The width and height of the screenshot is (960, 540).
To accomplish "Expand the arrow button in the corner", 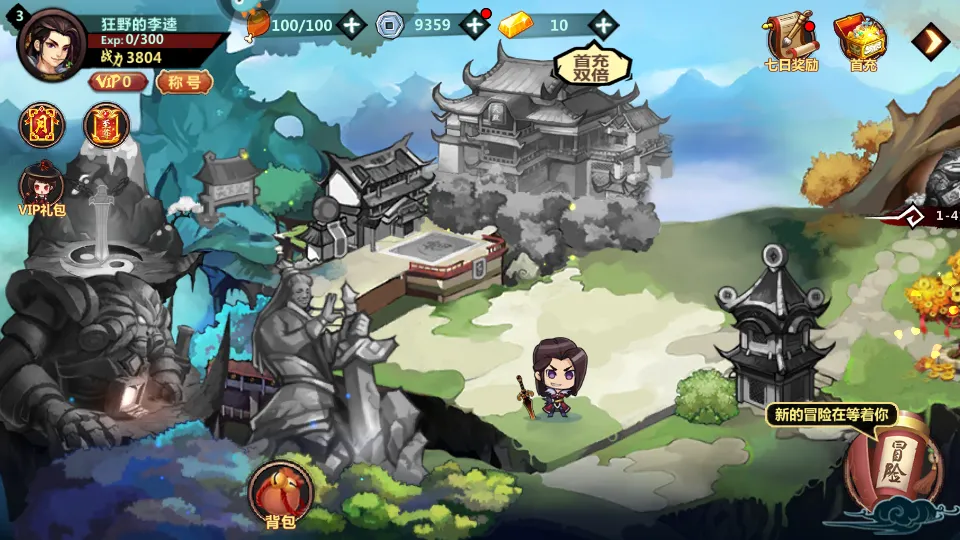I will coord(932,41).
